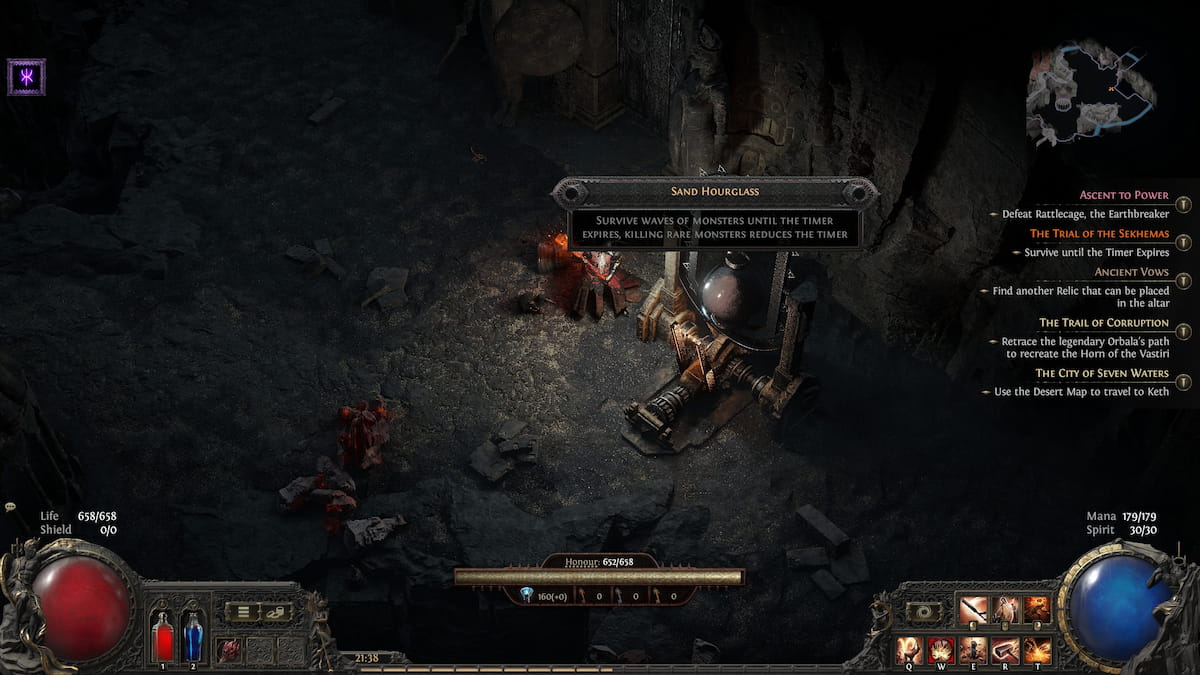Open the shop coins button
Viewport: 1200px width, 675px height.
click(x=275, y=611)
